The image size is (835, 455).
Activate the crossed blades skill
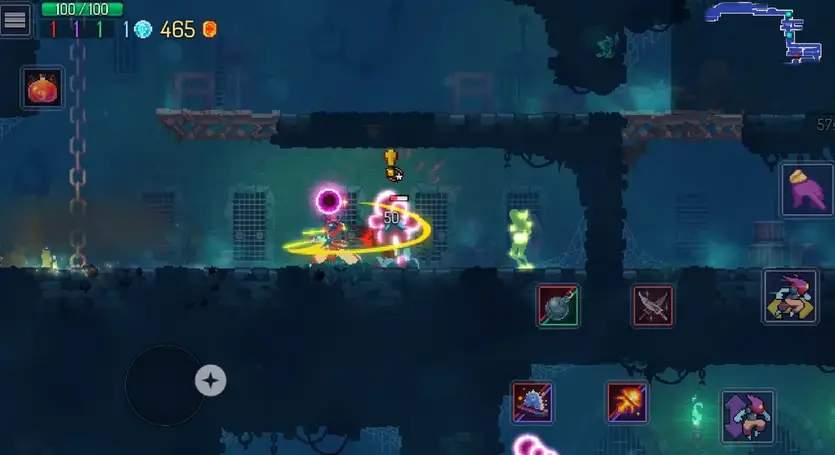coord(652,305)
